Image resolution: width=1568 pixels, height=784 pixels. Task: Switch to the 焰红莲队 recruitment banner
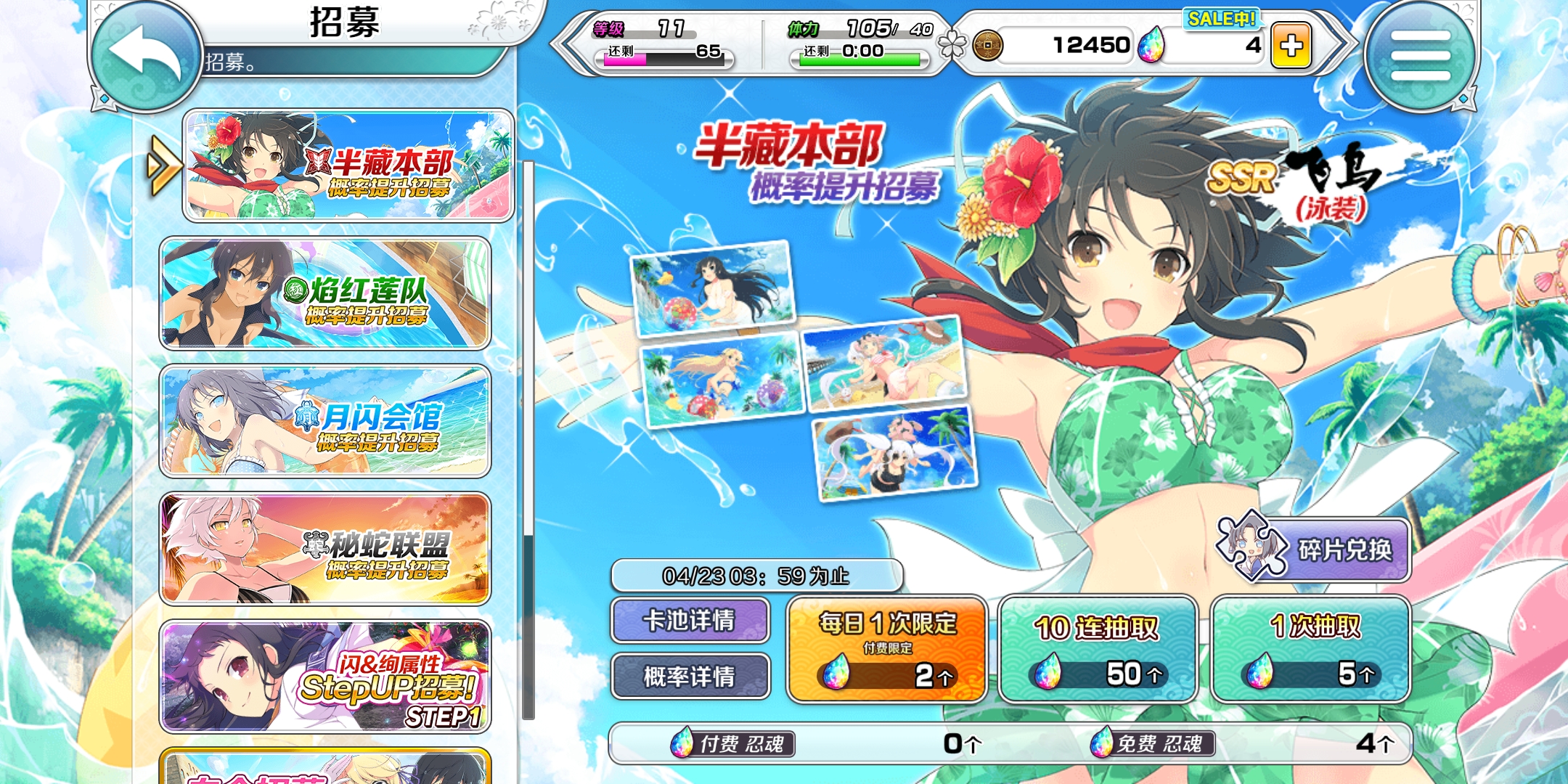[325, 293]
